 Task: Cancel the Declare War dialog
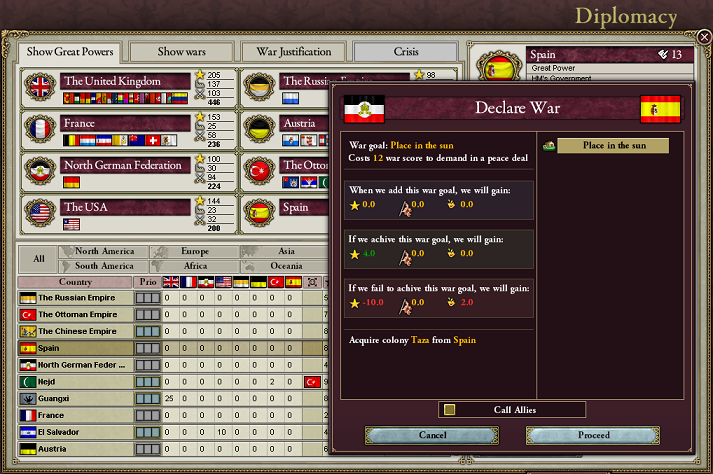click(432, 435)
